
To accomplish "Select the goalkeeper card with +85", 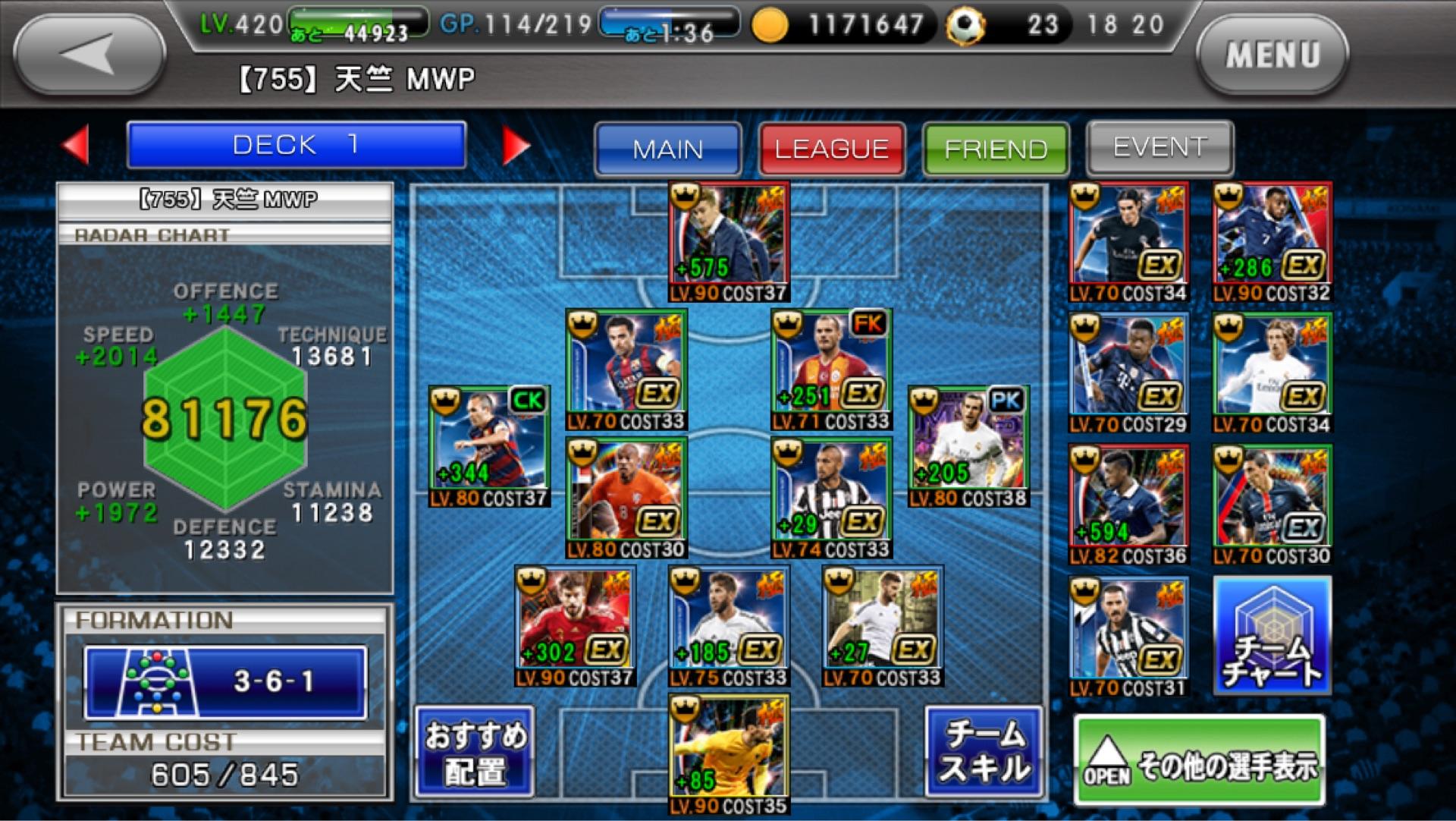I will 729,753.
